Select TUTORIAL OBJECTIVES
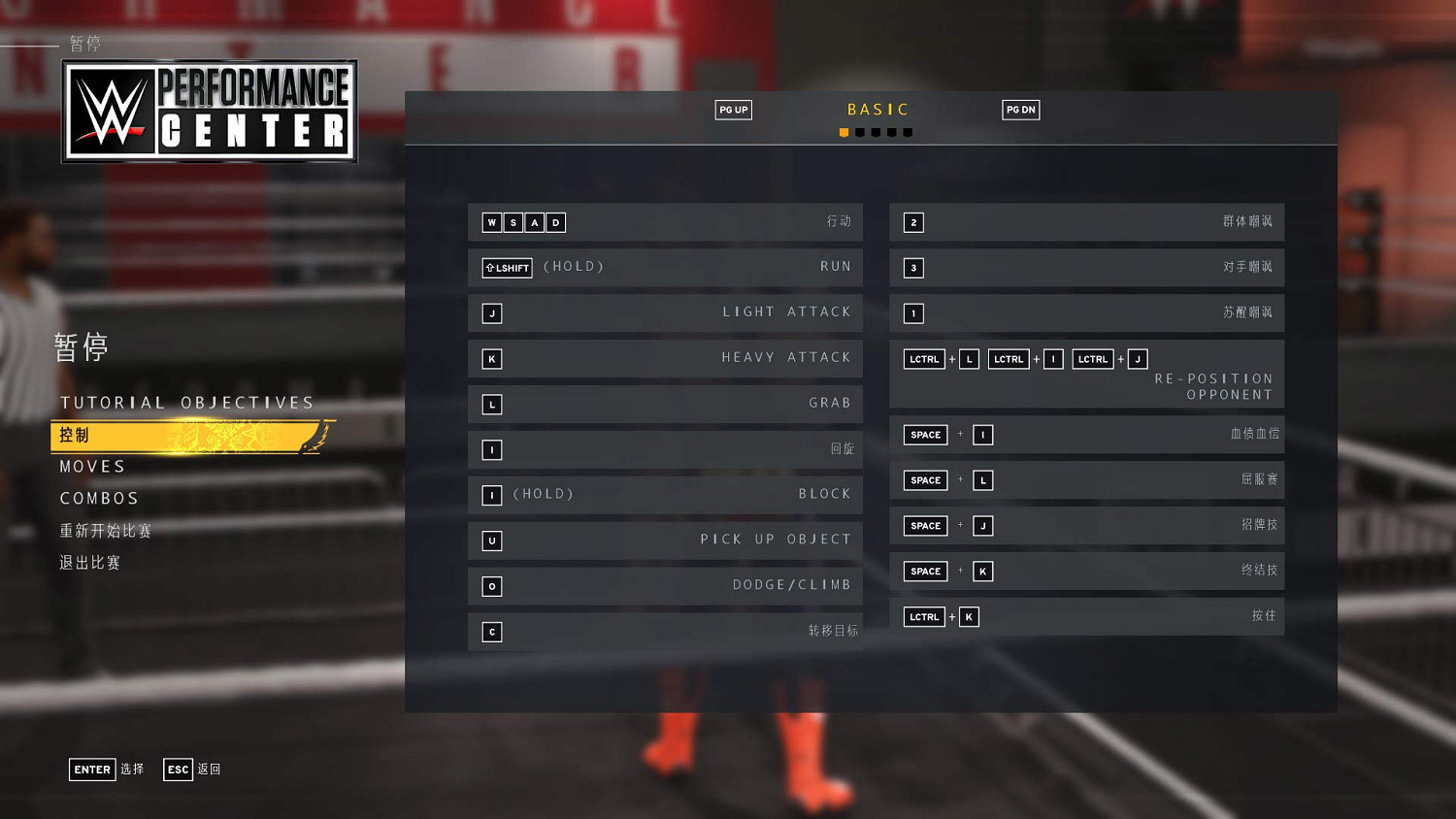Viewport: 1456px width, 819px height. point(186,402)
